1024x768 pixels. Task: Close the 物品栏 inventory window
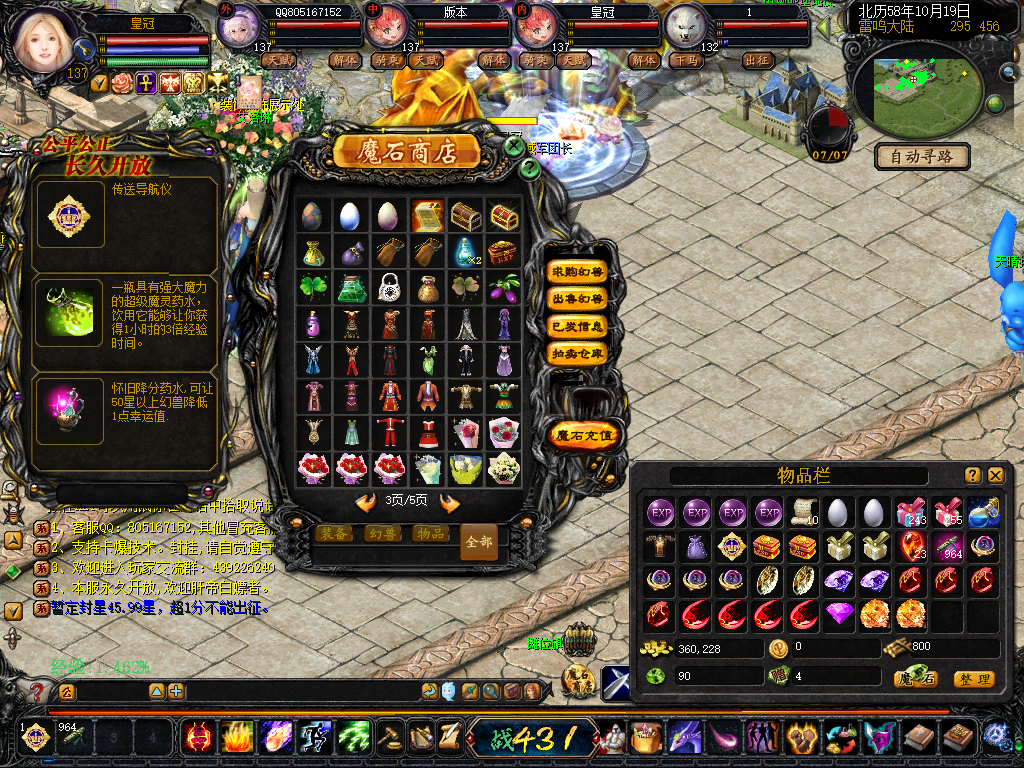tap(996, 475)
